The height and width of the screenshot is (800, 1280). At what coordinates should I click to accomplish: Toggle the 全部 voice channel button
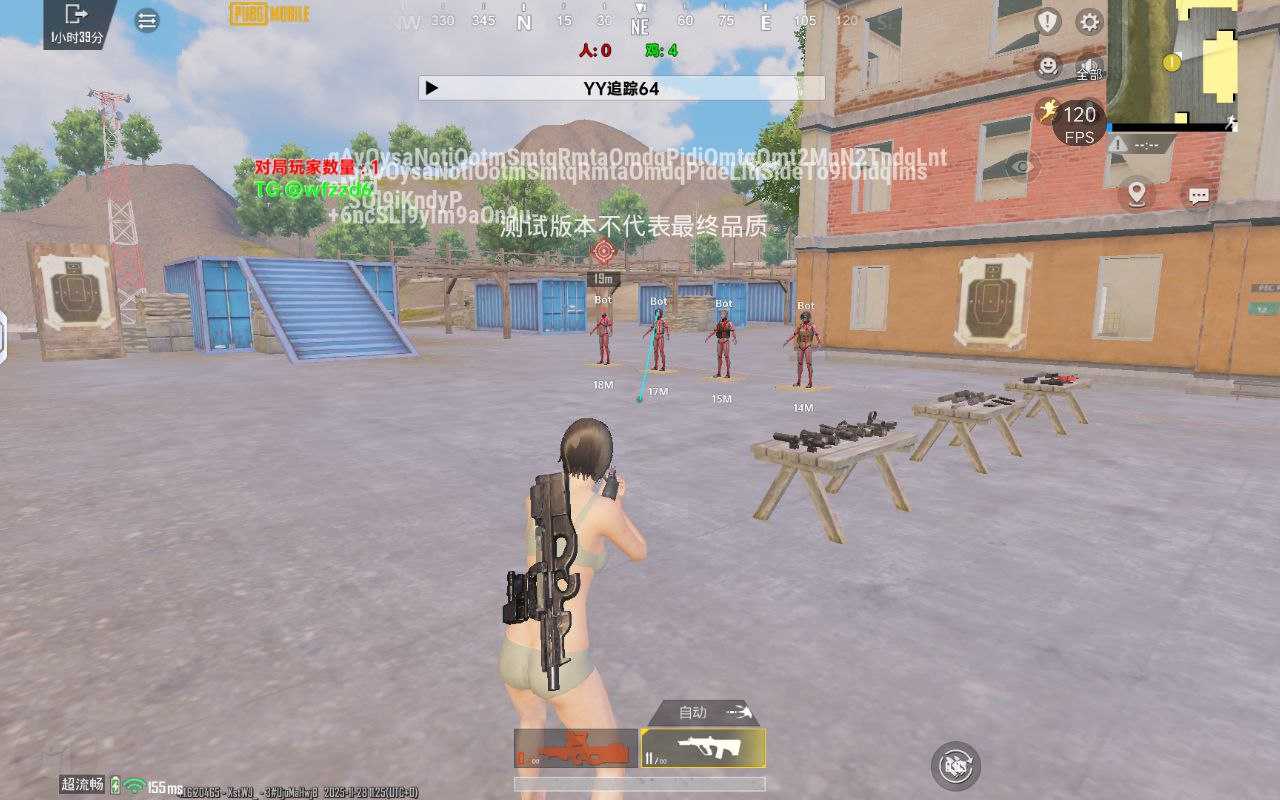[x=1089, y=68]
